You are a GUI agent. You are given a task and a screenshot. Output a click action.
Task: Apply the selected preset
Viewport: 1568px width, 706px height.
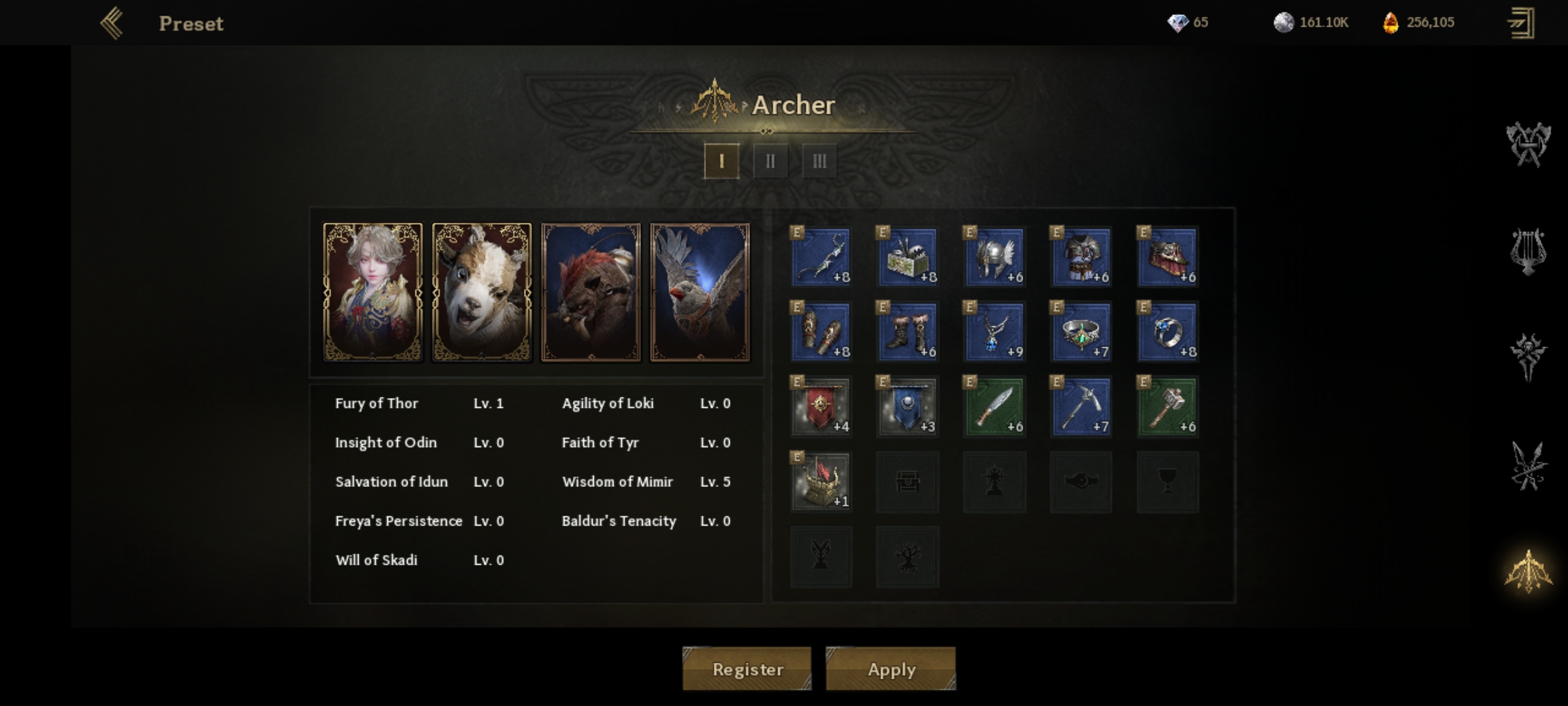click(x=890, y=669)
